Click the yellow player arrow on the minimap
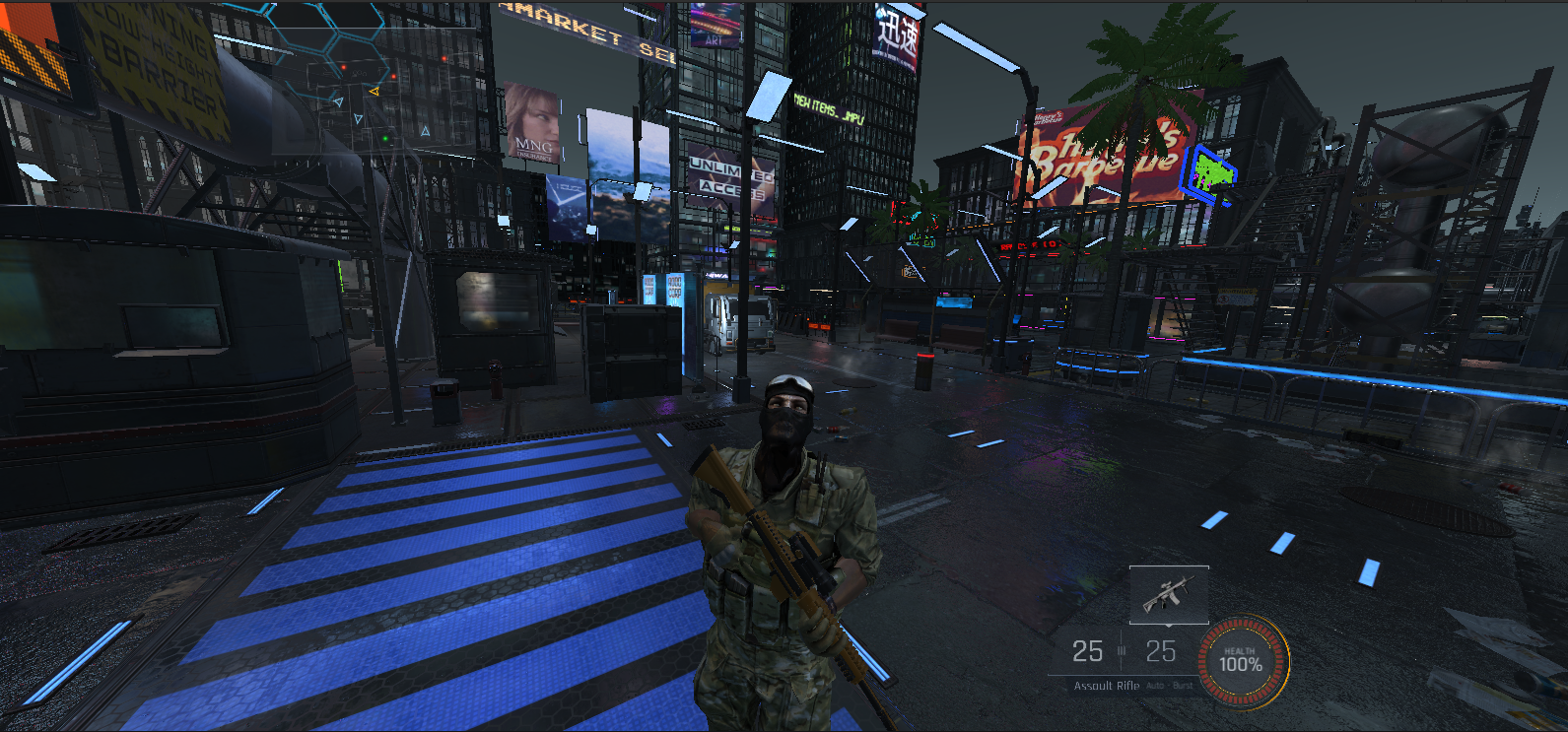The height and width of the screenshot is (732, 1568). (x=375, y=91)
